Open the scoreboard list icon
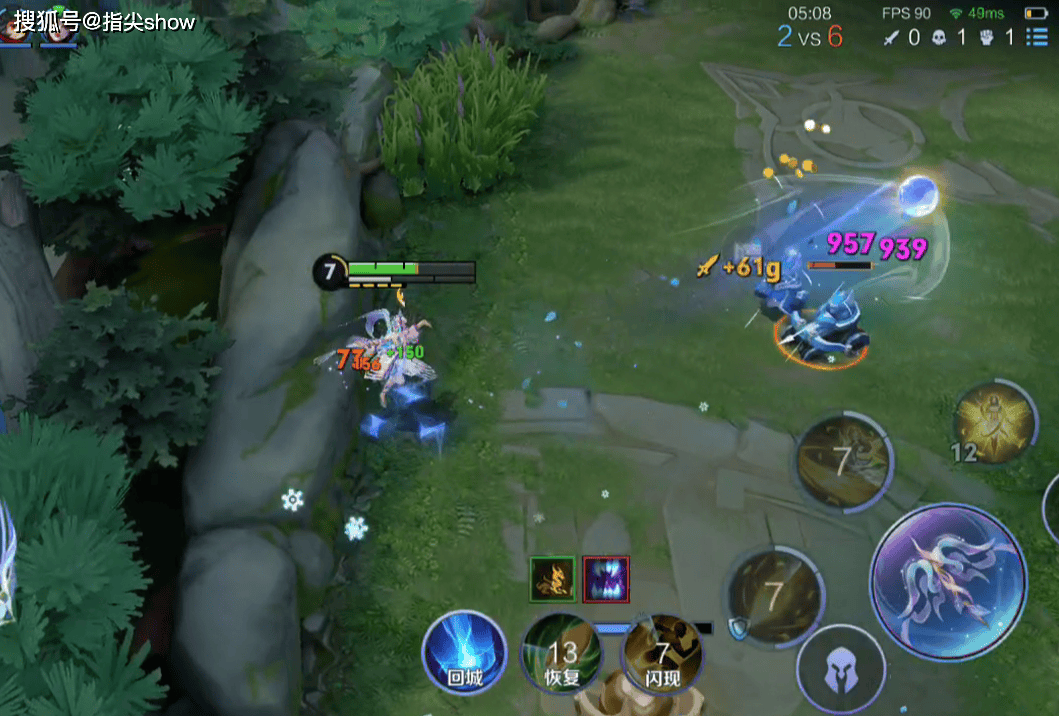The height and width of the screenshot is (716, 1059). click(1037, 38)
